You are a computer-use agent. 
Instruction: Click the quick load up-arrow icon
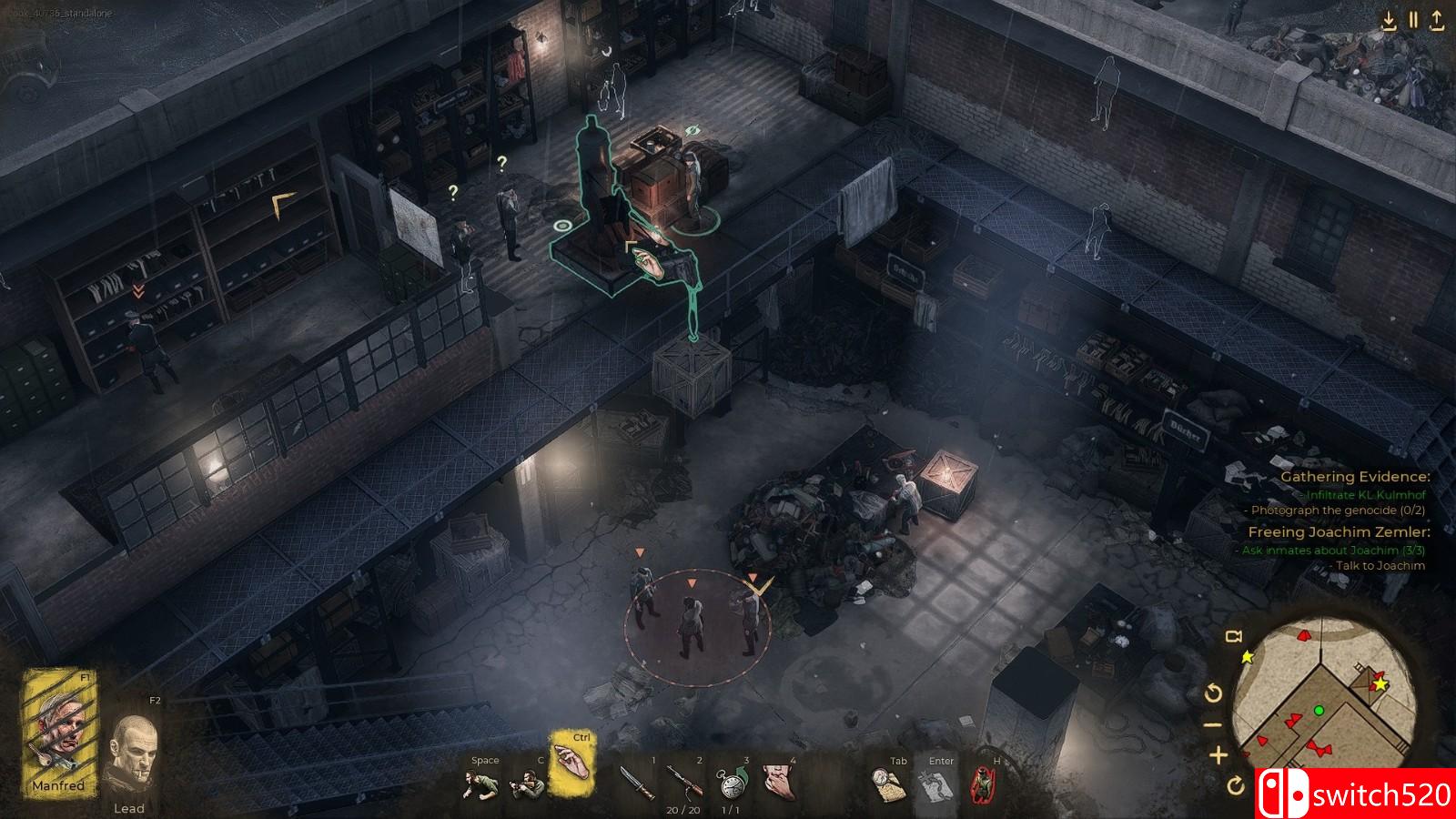coord(1437,20)
